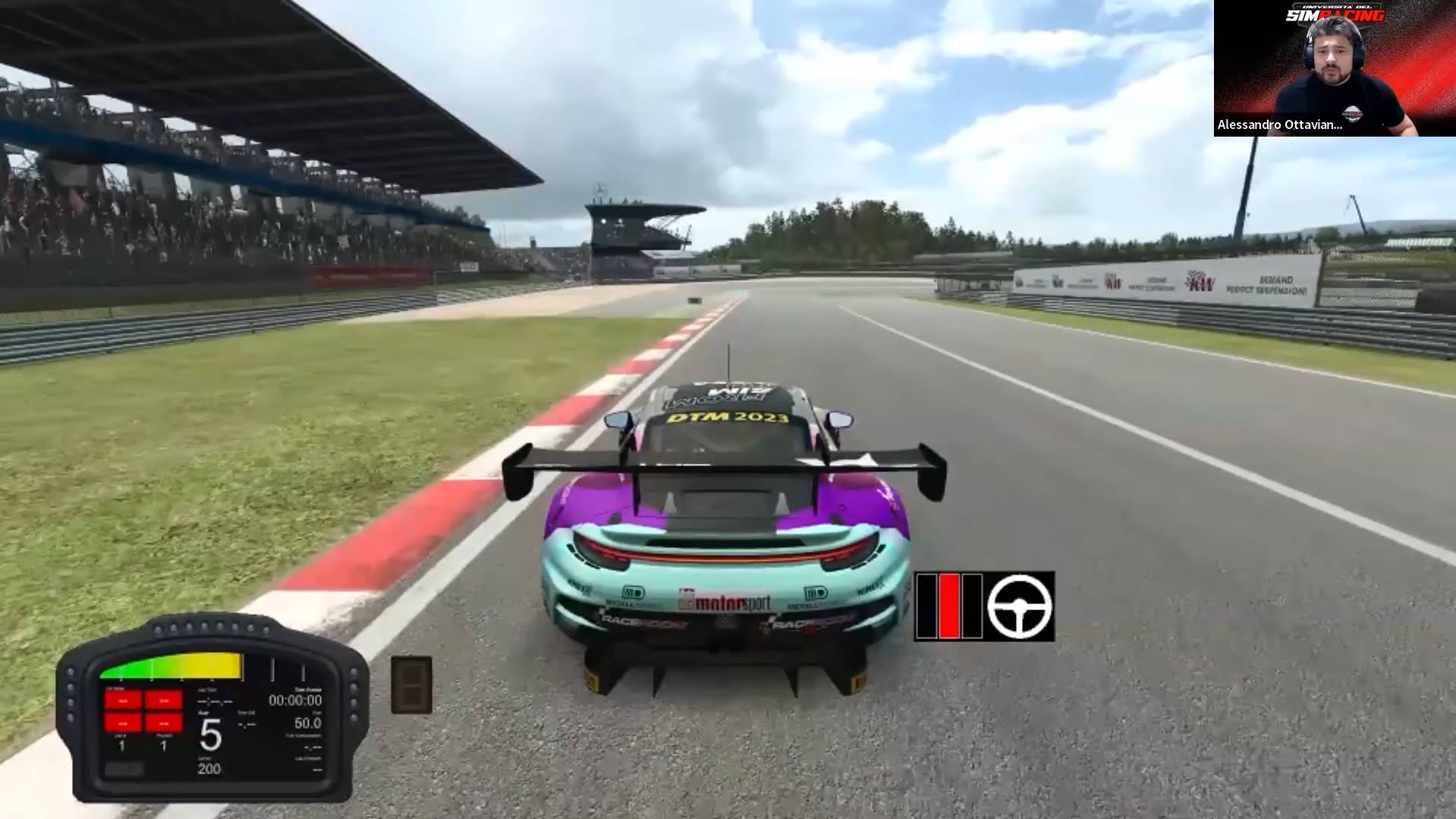This screenshot has width=1456, height=819.
Task: Click the steering wheel input icon
Action: click(1020, 606)
